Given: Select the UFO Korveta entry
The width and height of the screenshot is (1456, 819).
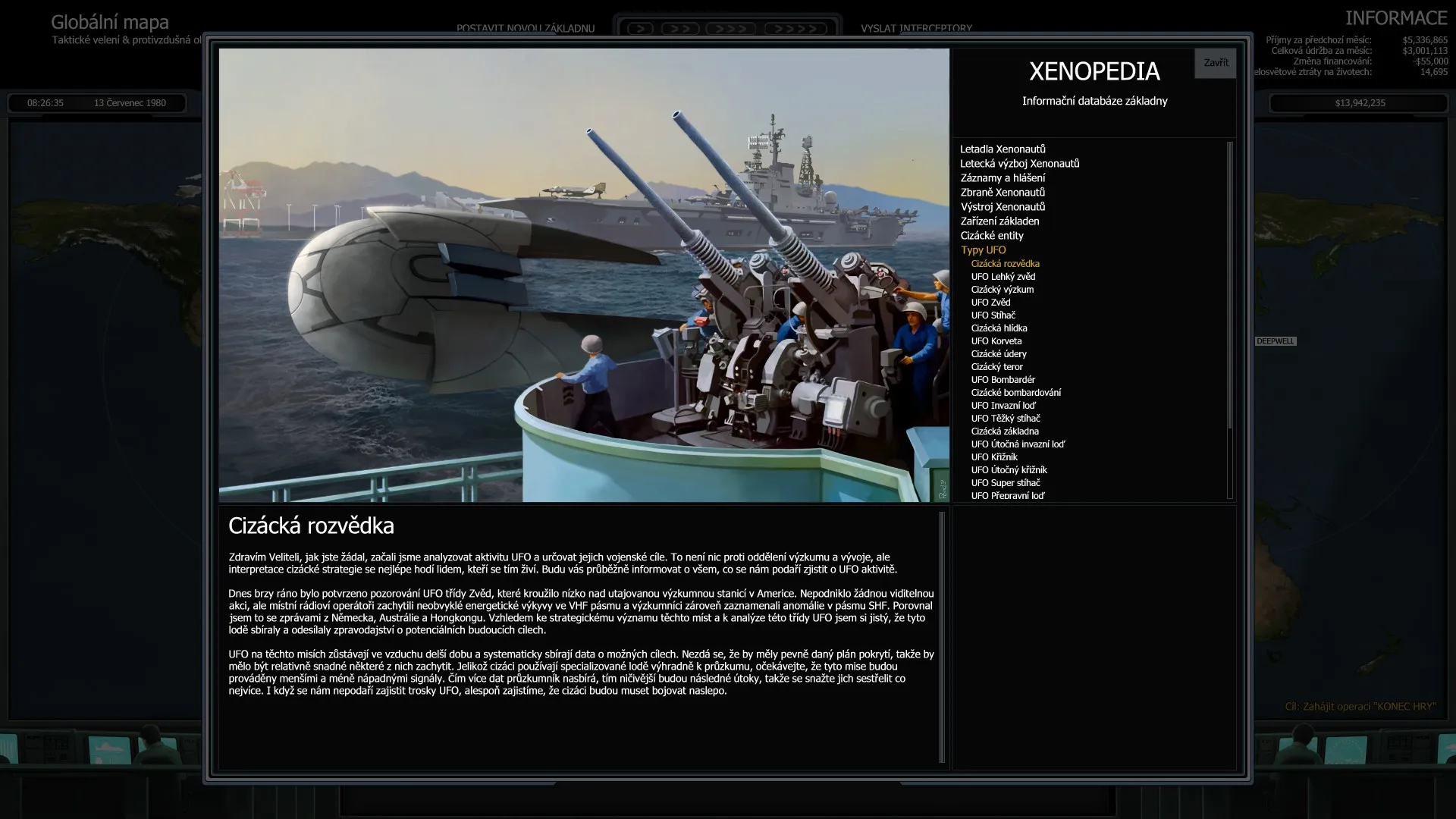Looking at the screenshot, I should tap(996, 340).
